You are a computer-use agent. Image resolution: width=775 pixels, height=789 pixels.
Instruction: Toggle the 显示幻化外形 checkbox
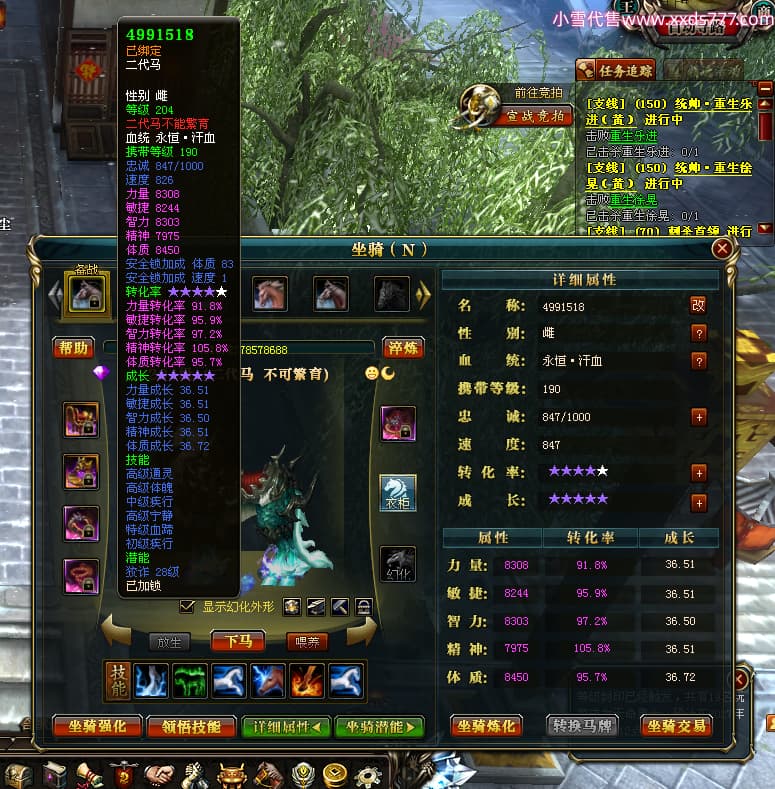click(x=186, y=607)
